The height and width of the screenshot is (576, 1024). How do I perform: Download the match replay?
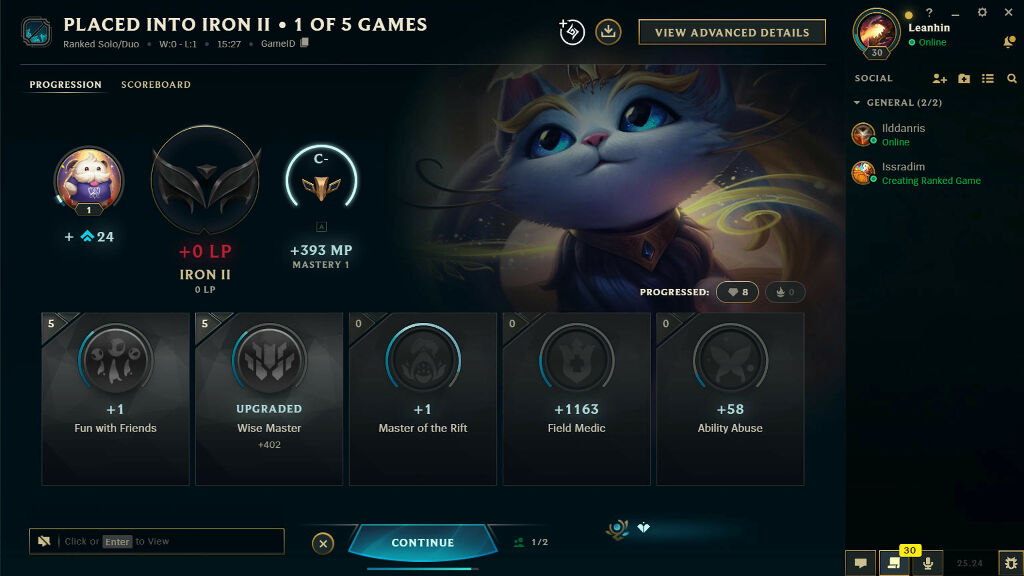(608, 32)
